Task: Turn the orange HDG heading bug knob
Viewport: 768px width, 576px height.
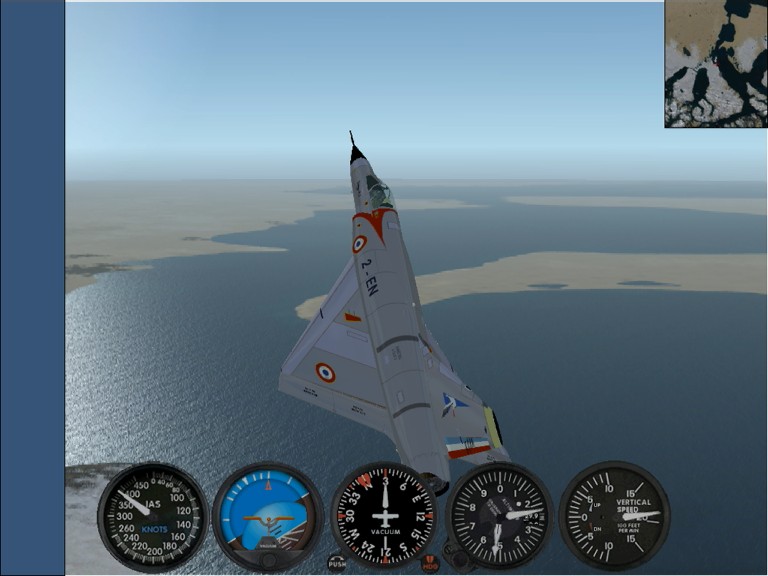Action: coord(430,563)
